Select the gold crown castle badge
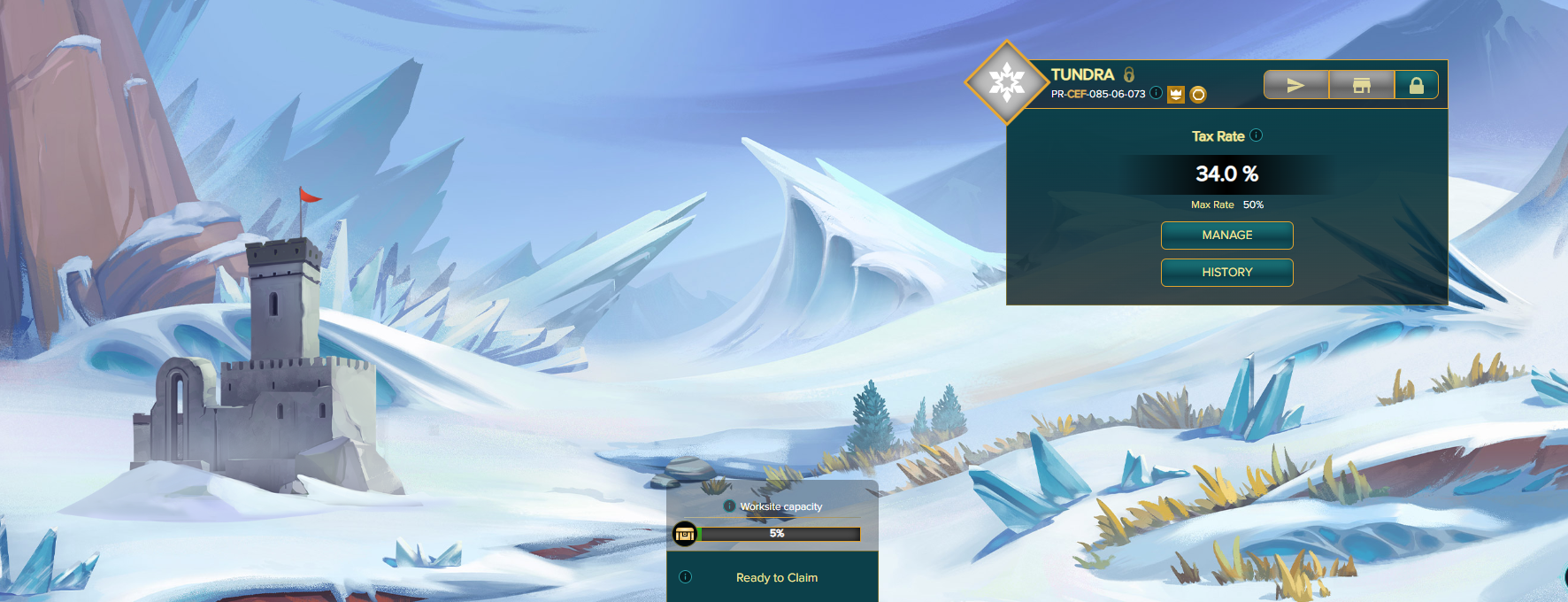The width and height of the screenshot is (1568, 602). 1176,95
